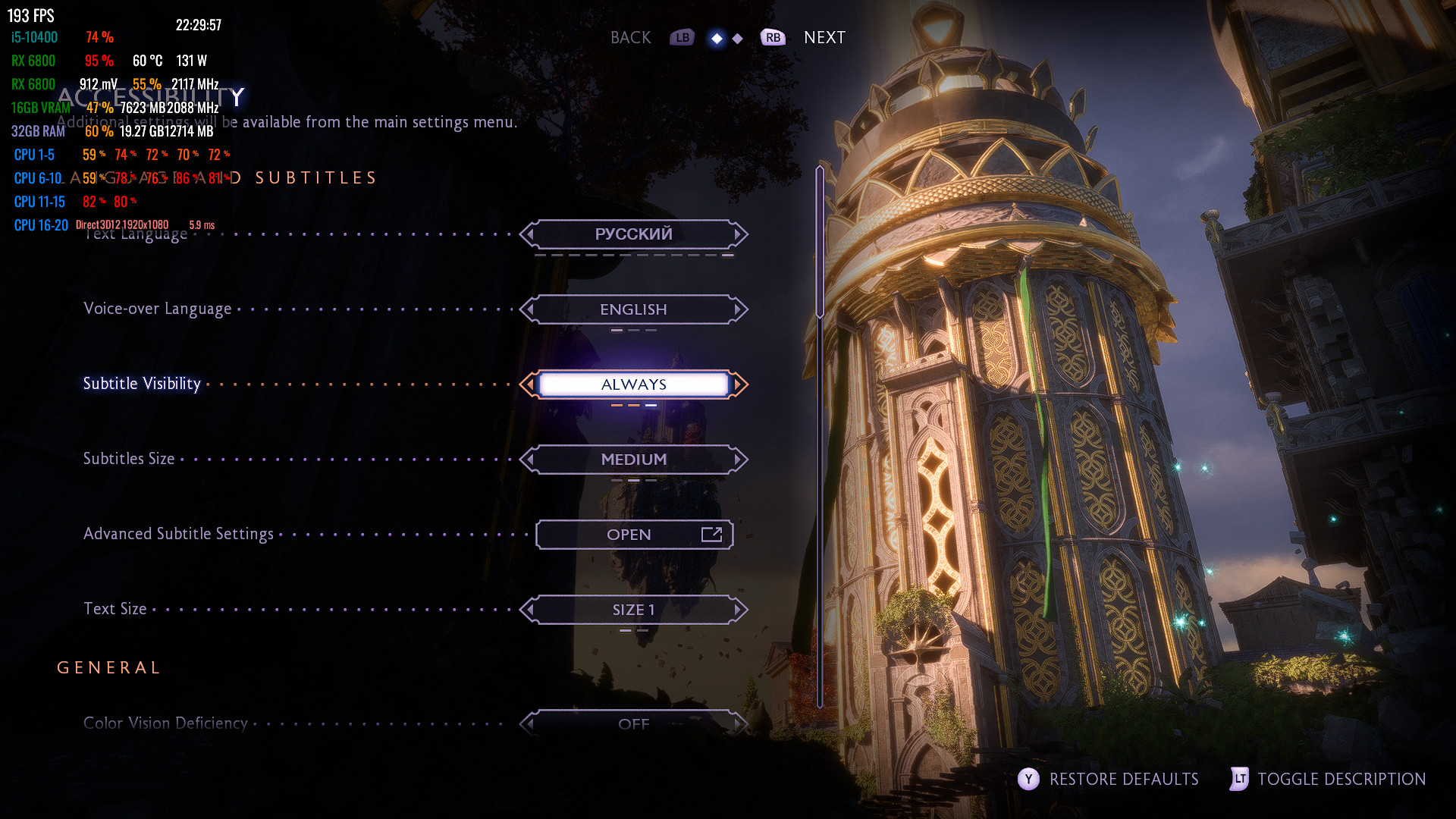Increase Text Size from SIZE 1
1456x819 pixels.
coord(739,610)
